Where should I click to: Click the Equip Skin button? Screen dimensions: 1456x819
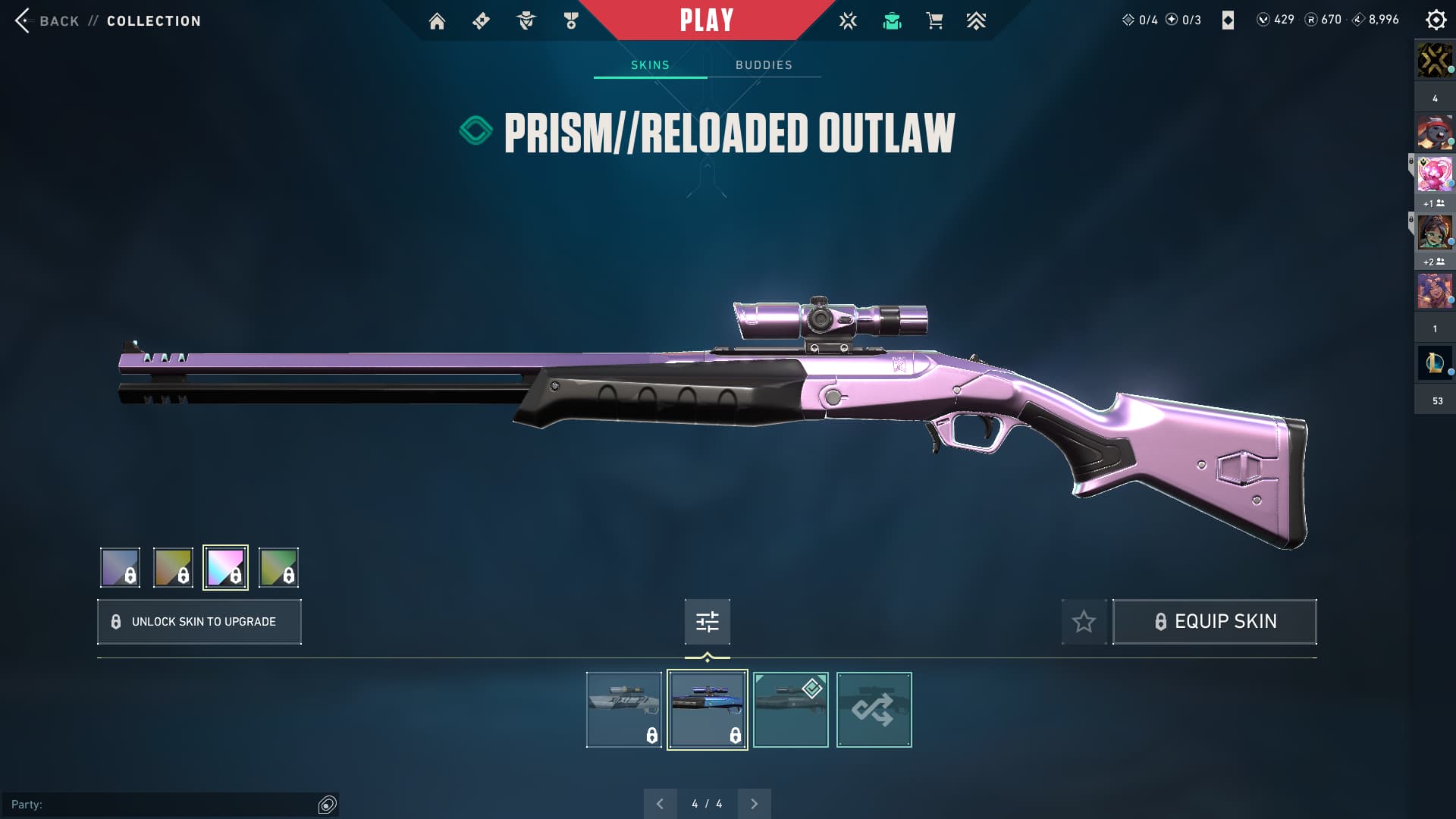point(1214,622)
